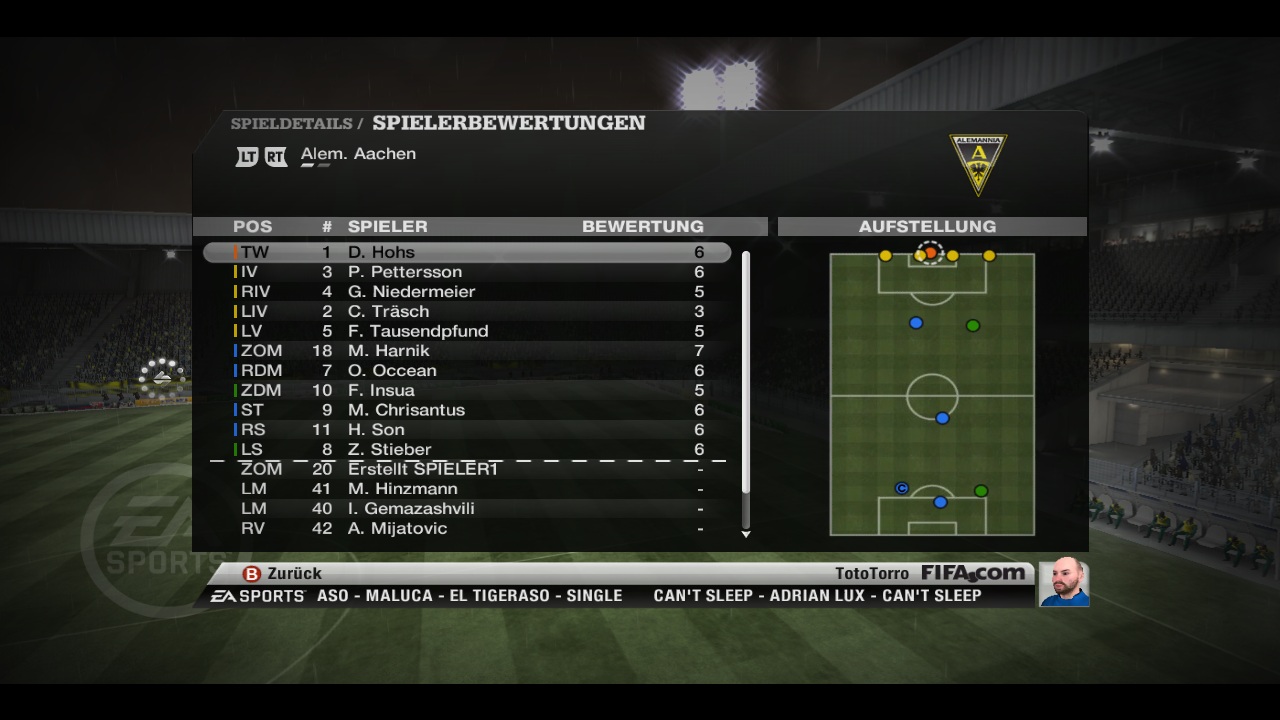
Task: Choose substitute I. Gemazashvili row
Action: click(x=467, y=509)
